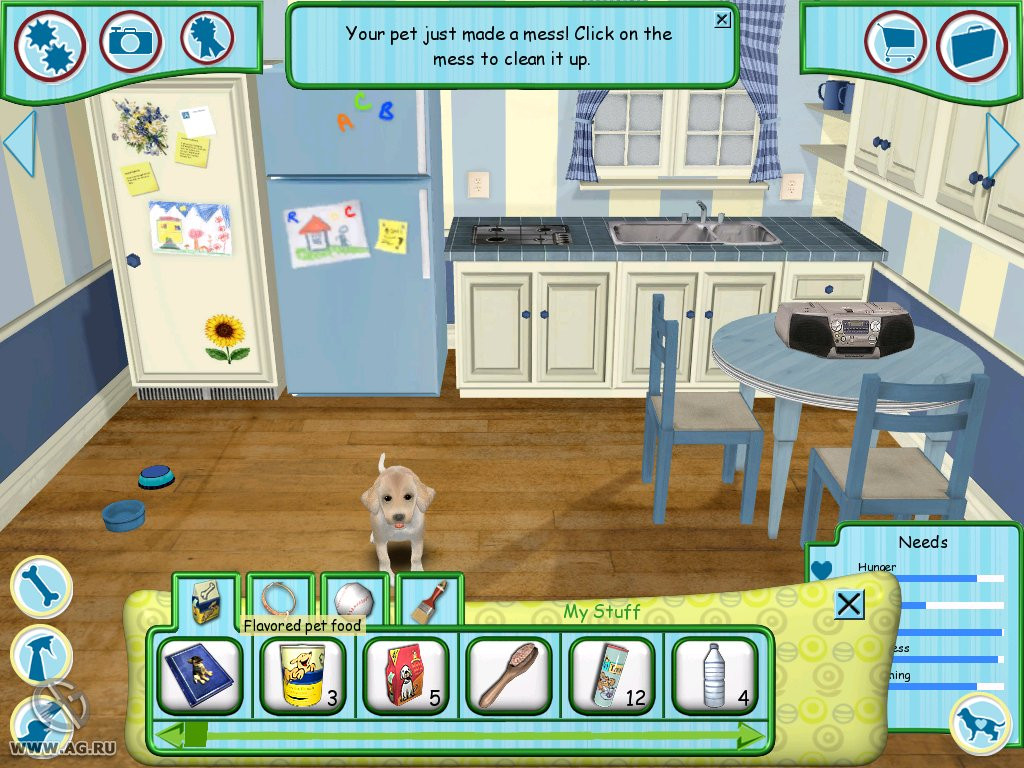Switch to the pet food tab
The width and height of the screenshot is (1024, 768).
click(205, 602)
